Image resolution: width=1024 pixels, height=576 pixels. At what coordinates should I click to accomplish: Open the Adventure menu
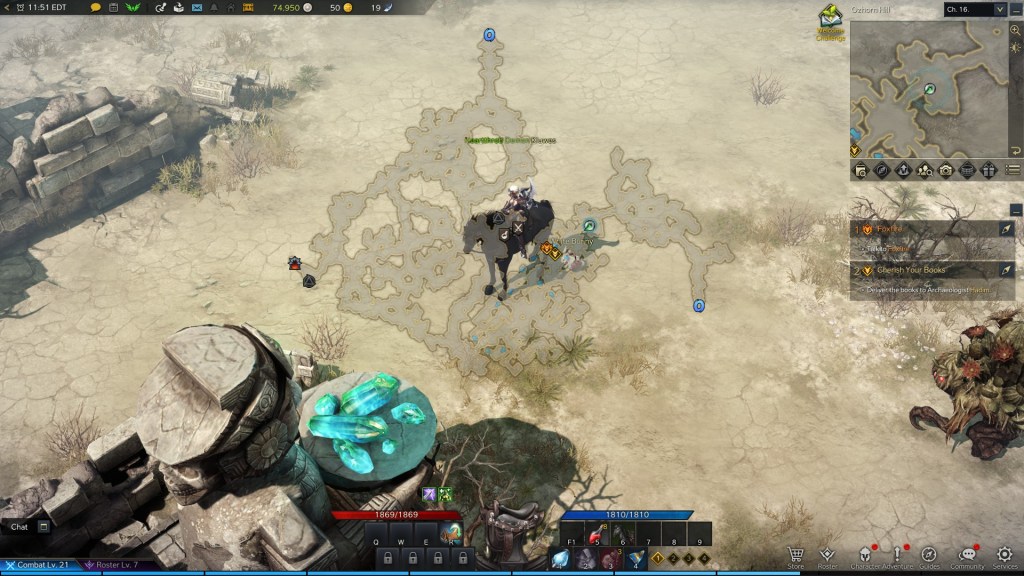click(x=897, y=555)
